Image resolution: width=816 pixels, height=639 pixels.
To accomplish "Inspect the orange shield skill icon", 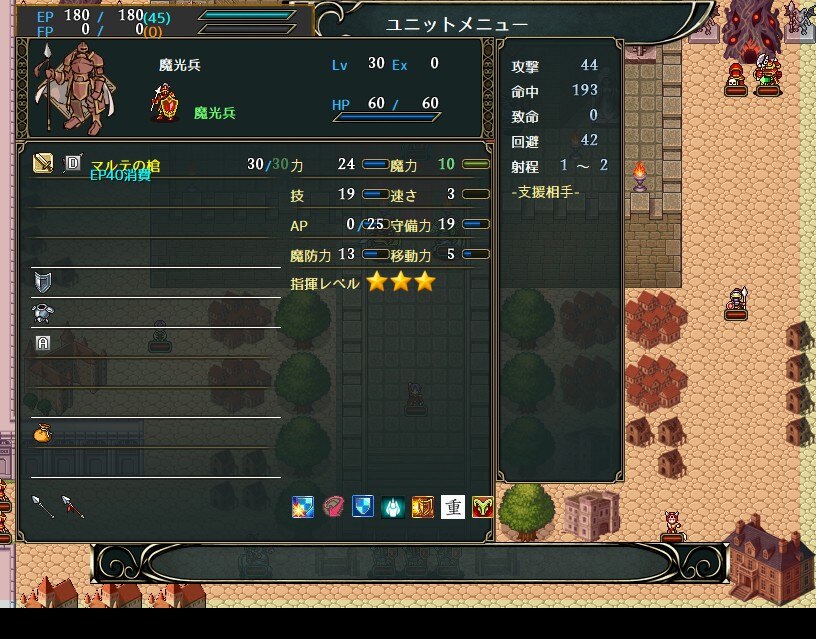I will pos(423,507).
